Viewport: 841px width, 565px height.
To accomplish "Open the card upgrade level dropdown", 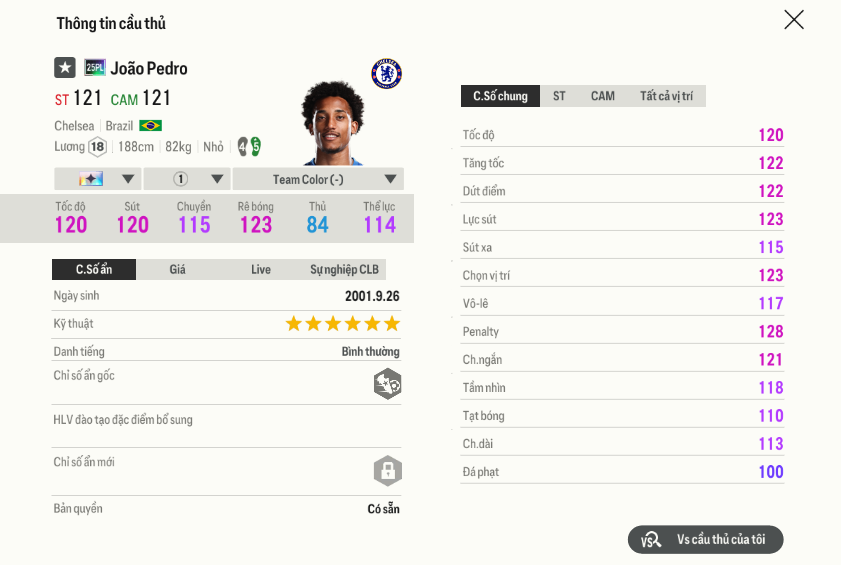I will pyautogui.click(x=97, y=179).
